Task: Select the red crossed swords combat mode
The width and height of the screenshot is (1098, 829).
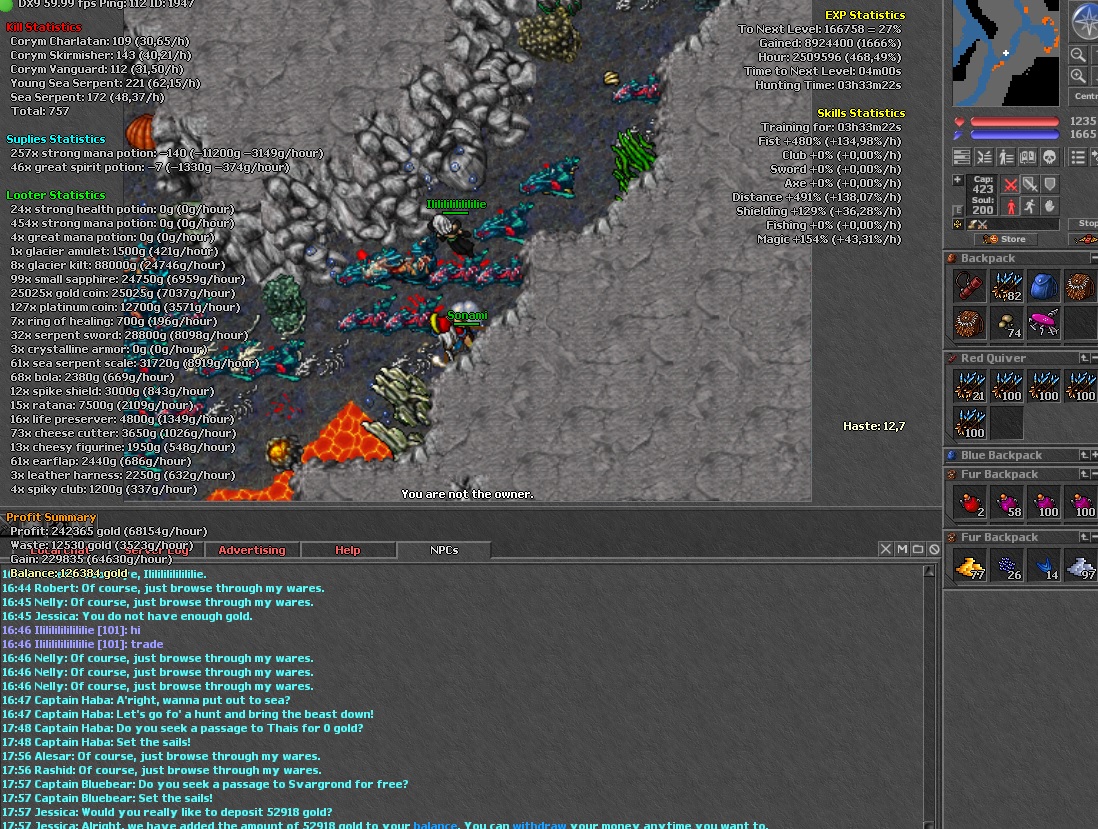Action: 1011,185
